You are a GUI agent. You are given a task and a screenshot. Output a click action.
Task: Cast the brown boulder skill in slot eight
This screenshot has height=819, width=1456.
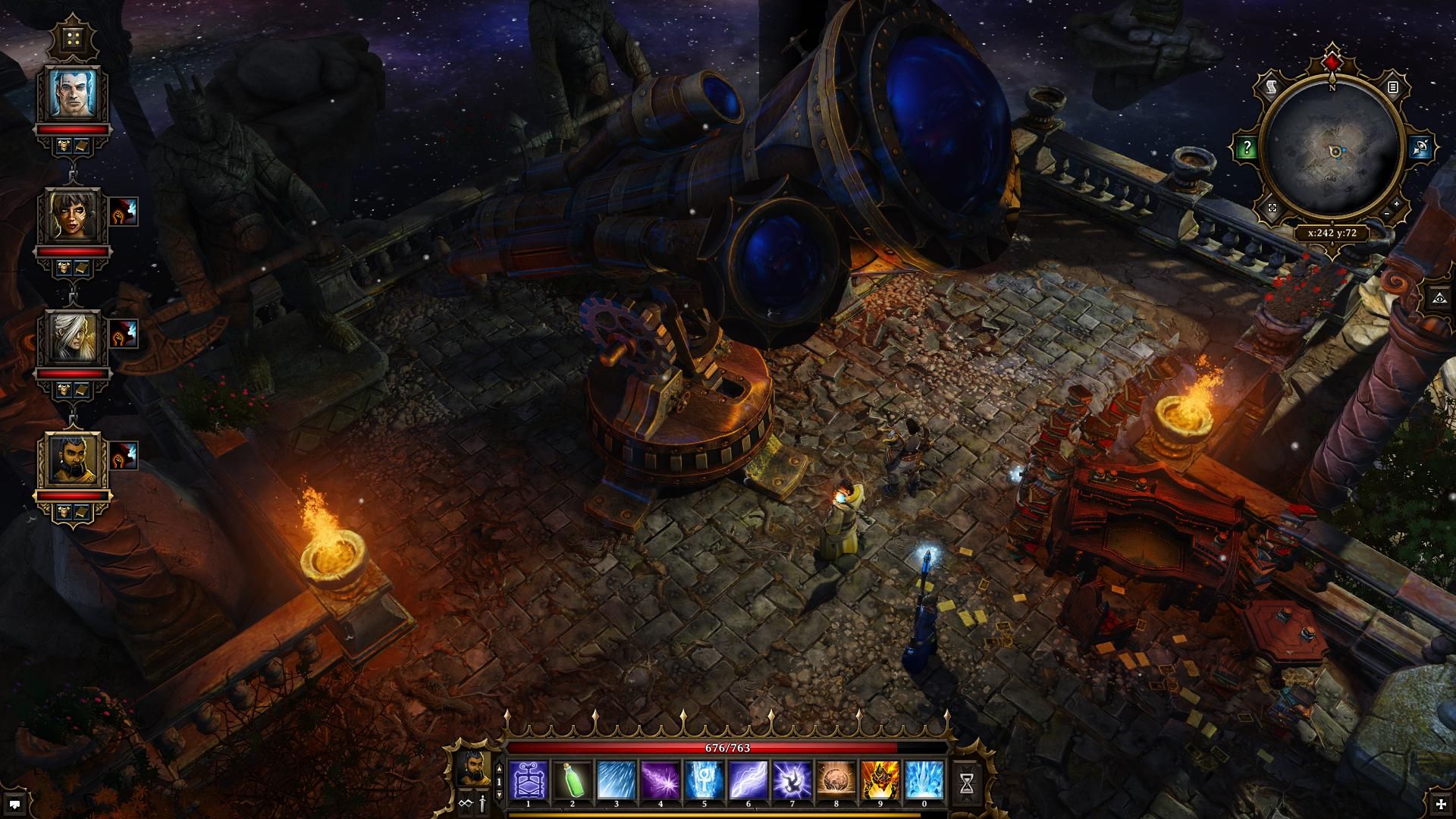[836, 780]
